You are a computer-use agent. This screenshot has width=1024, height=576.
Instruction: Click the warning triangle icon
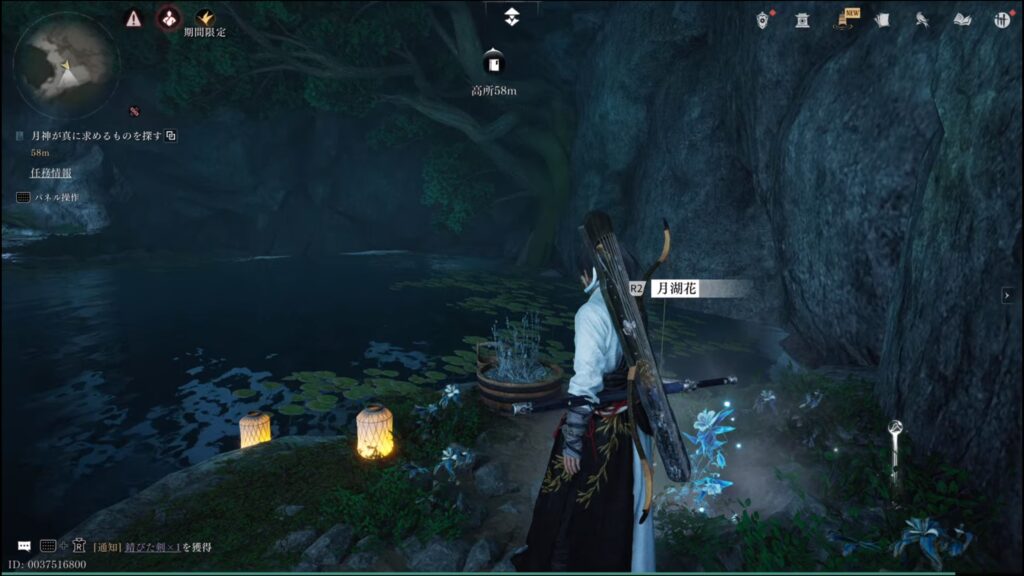point(133,18)
